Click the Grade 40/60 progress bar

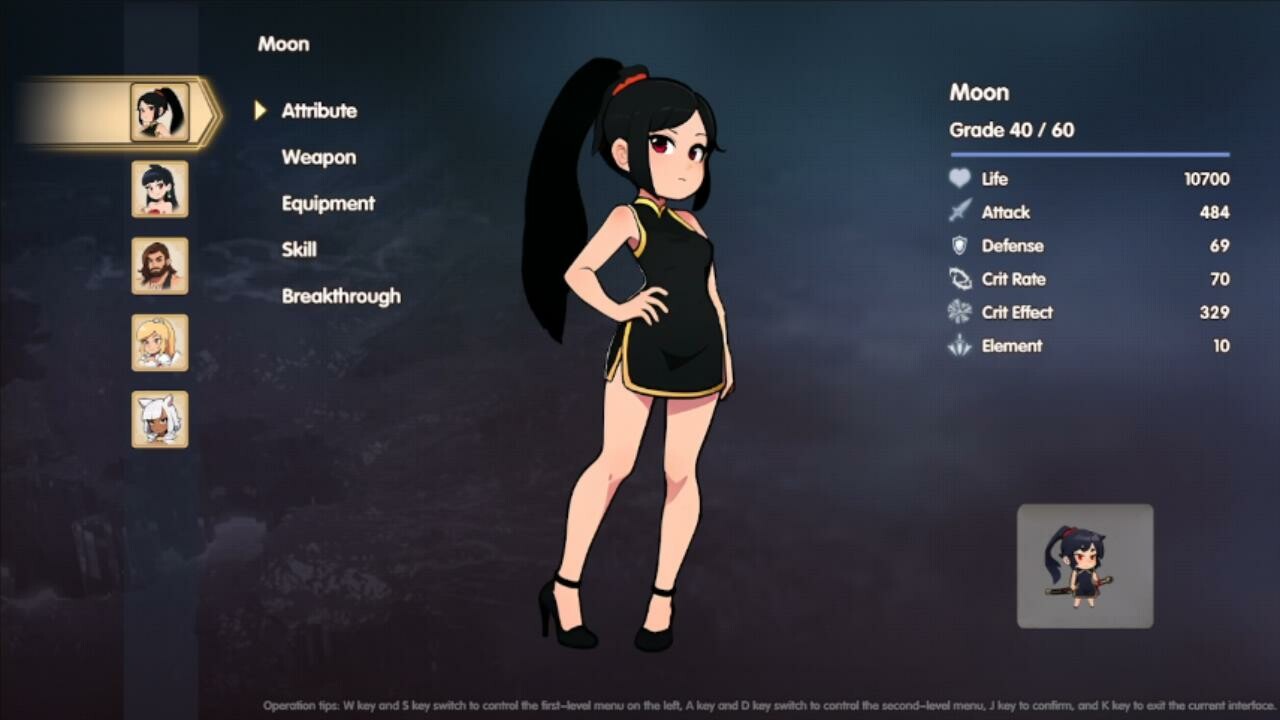point(1088,154)
